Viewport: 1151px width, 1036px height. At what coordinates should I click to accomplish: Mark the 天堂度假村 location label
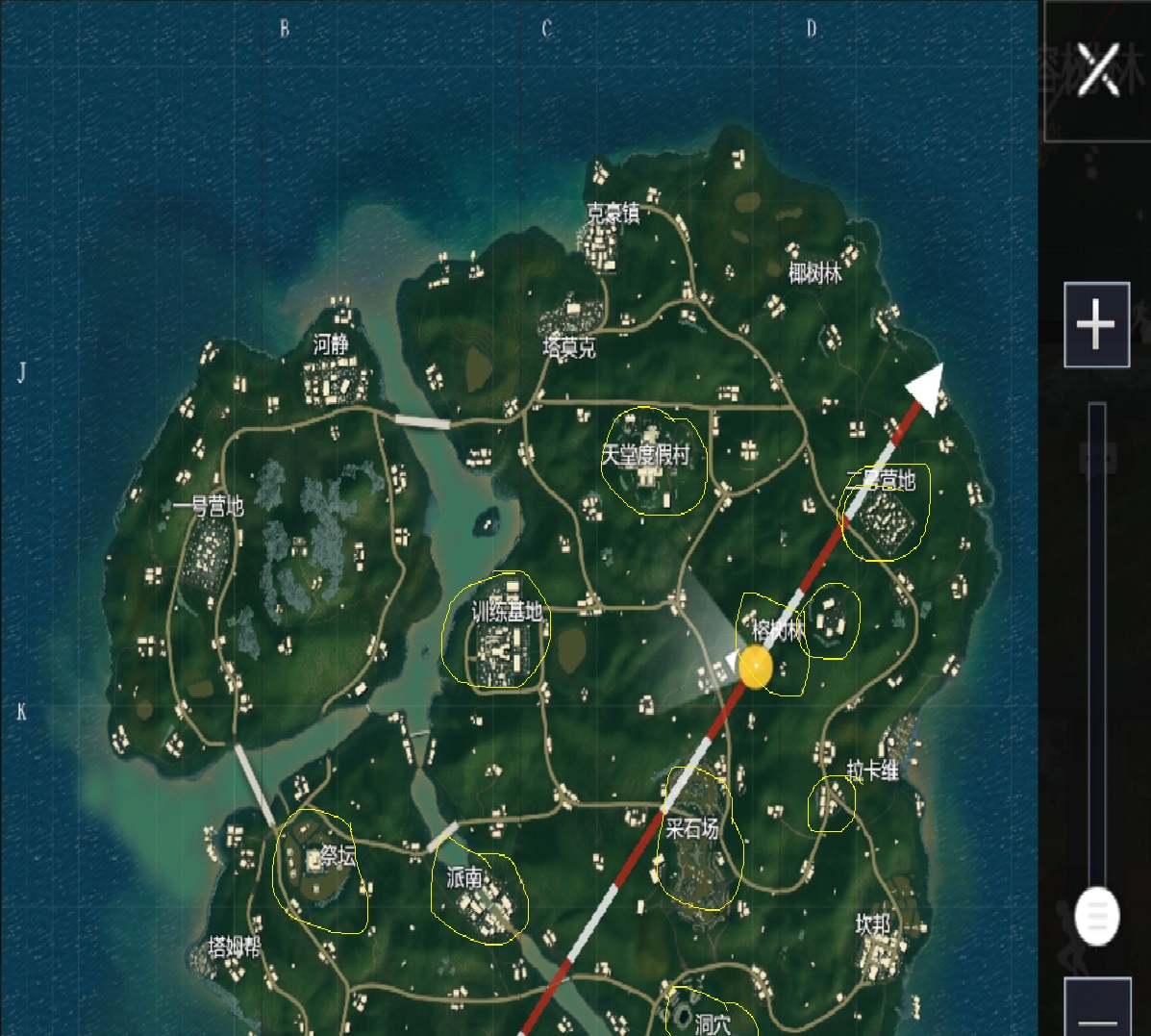[x=646, y=455]
